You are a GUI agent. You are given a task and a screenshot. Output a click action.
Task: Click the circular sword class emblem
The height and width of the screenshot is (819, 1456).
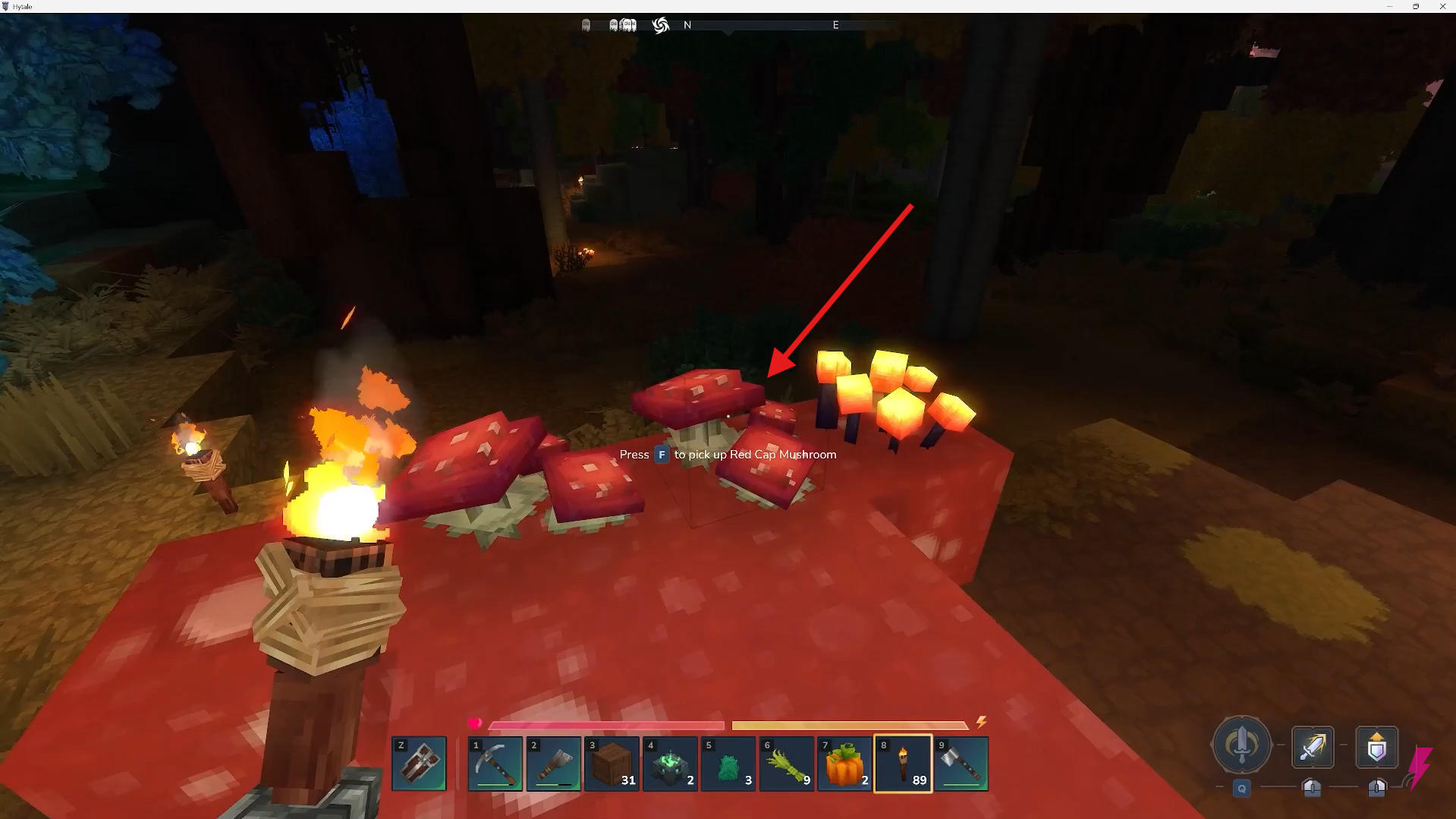[1242, 746]
